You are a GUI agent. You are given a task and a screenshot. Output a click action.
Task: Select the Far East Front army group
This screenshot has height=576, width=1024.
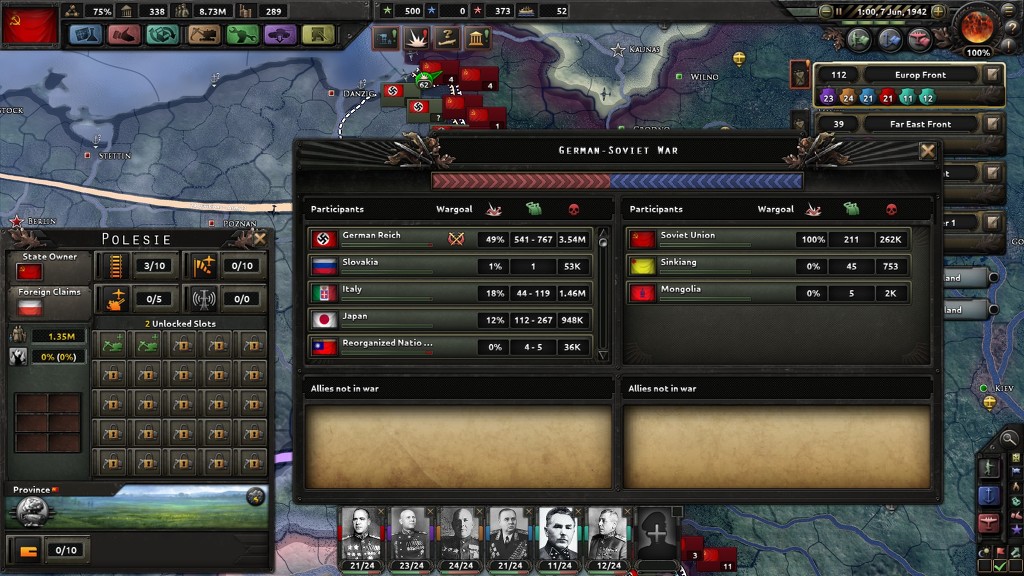pyautogui.click(x=905, y=124)
